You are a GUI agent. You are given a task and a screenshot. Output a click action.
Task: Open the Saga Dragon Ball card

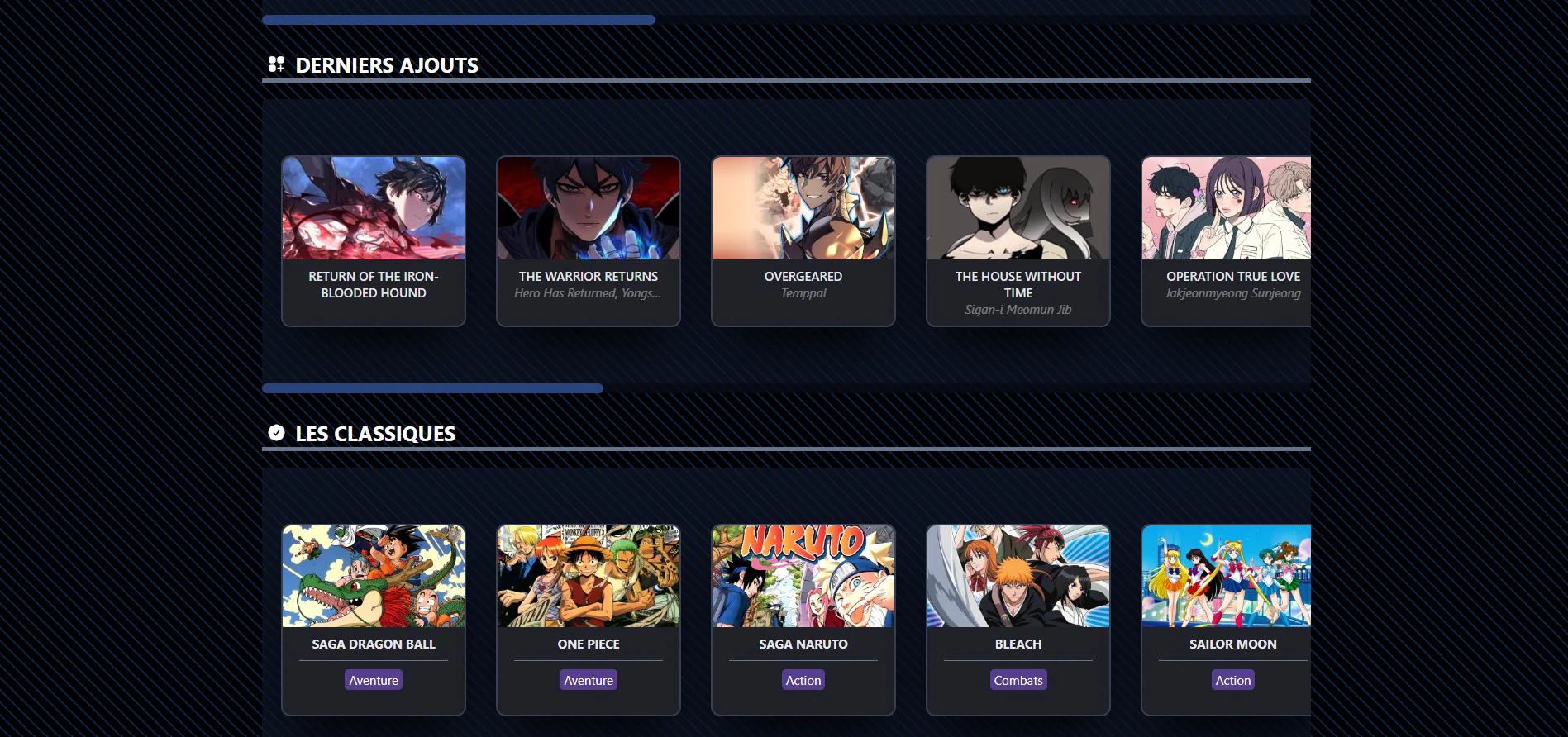(374, 595)
